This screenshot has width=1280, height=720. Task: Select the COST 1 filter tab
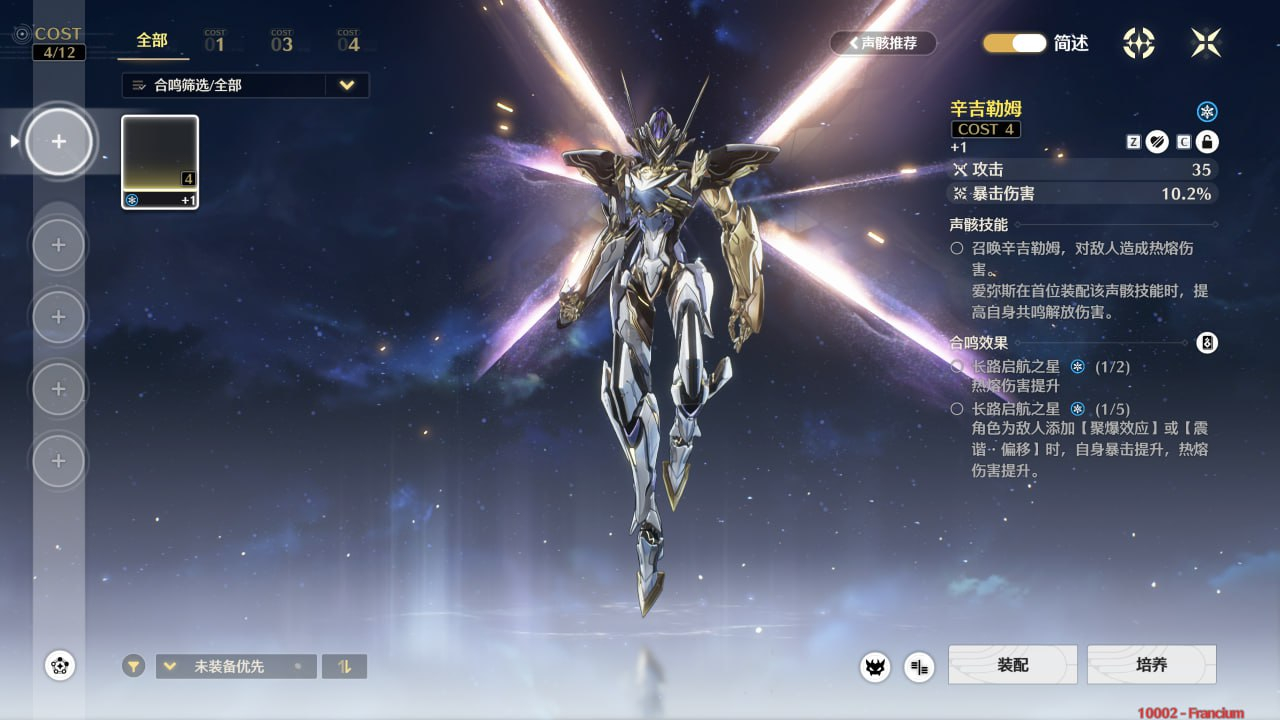[x=215, y=41]
